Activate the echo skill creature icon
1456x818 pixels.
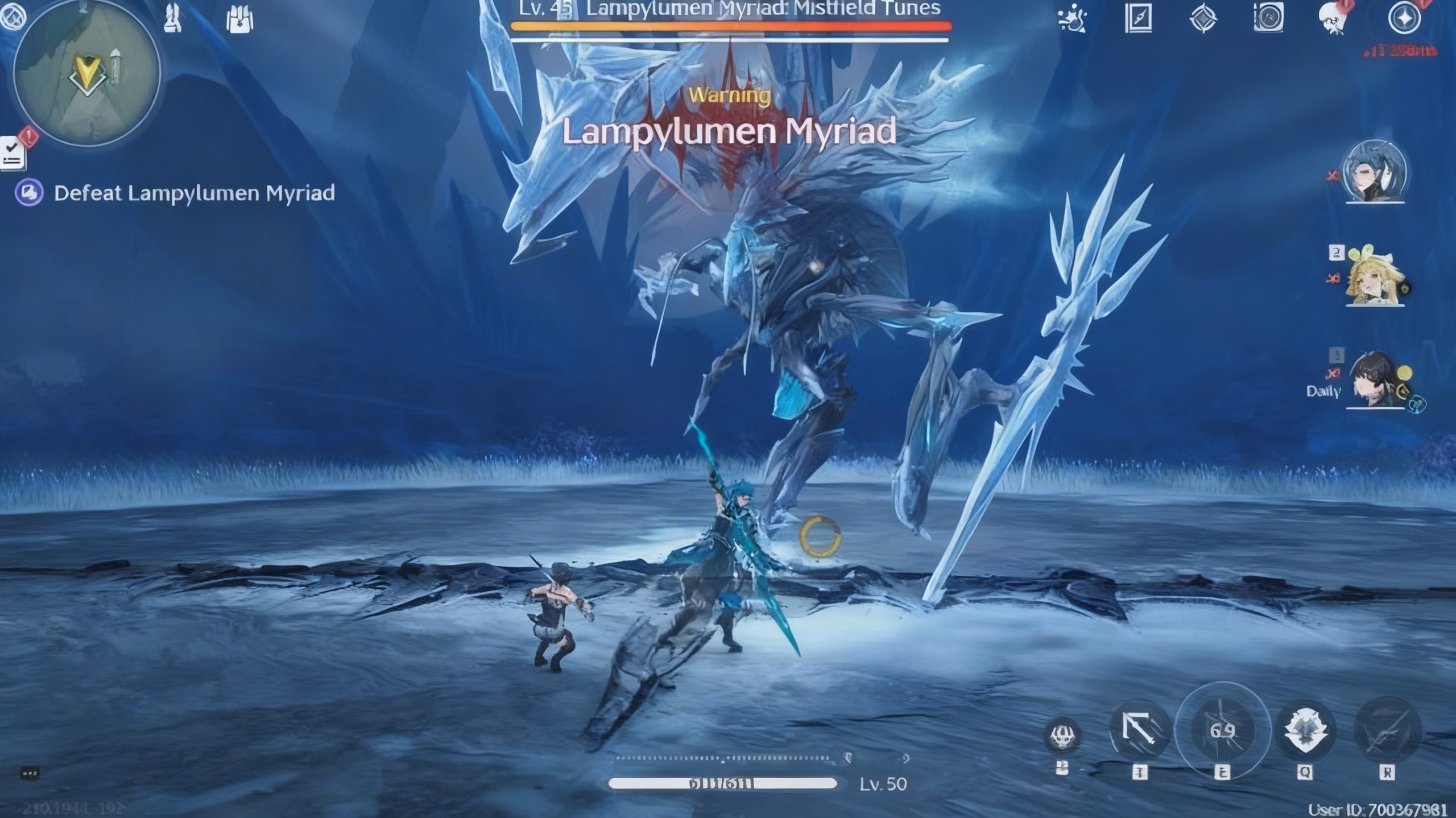tap(1062, 735)
